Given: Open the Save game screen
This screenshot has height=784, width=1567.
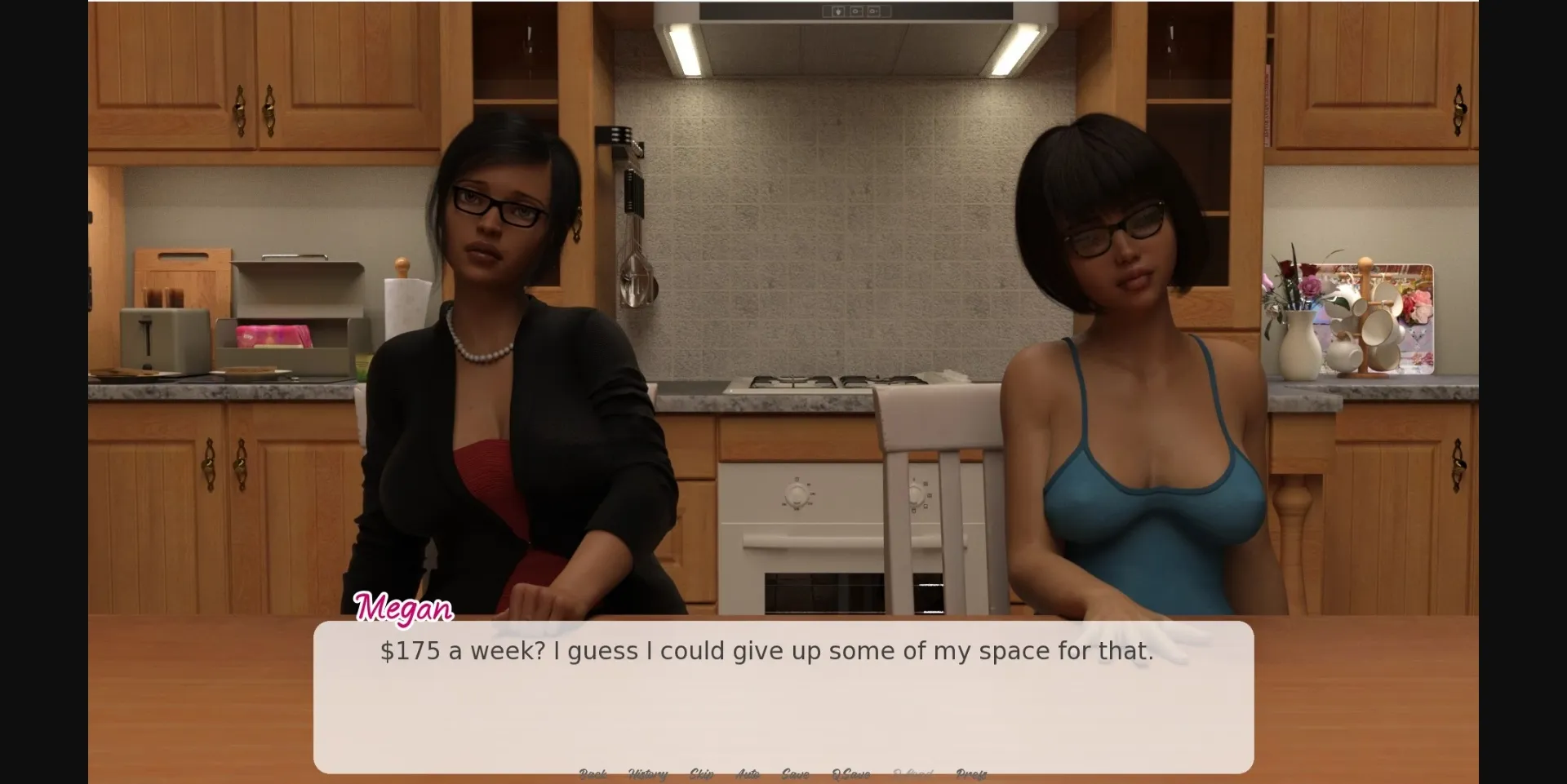Looking at the screenshot, I should point(795,773).
